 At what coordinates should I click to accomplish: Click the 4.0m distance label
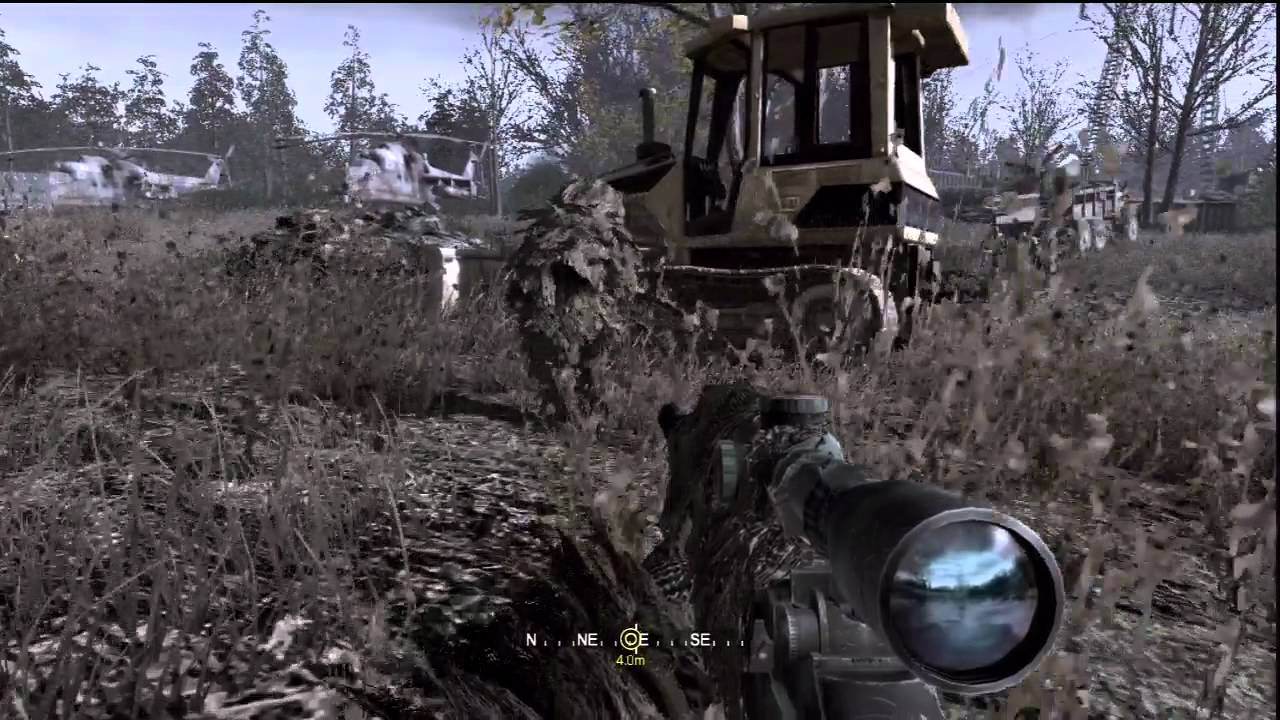[631, 660]
